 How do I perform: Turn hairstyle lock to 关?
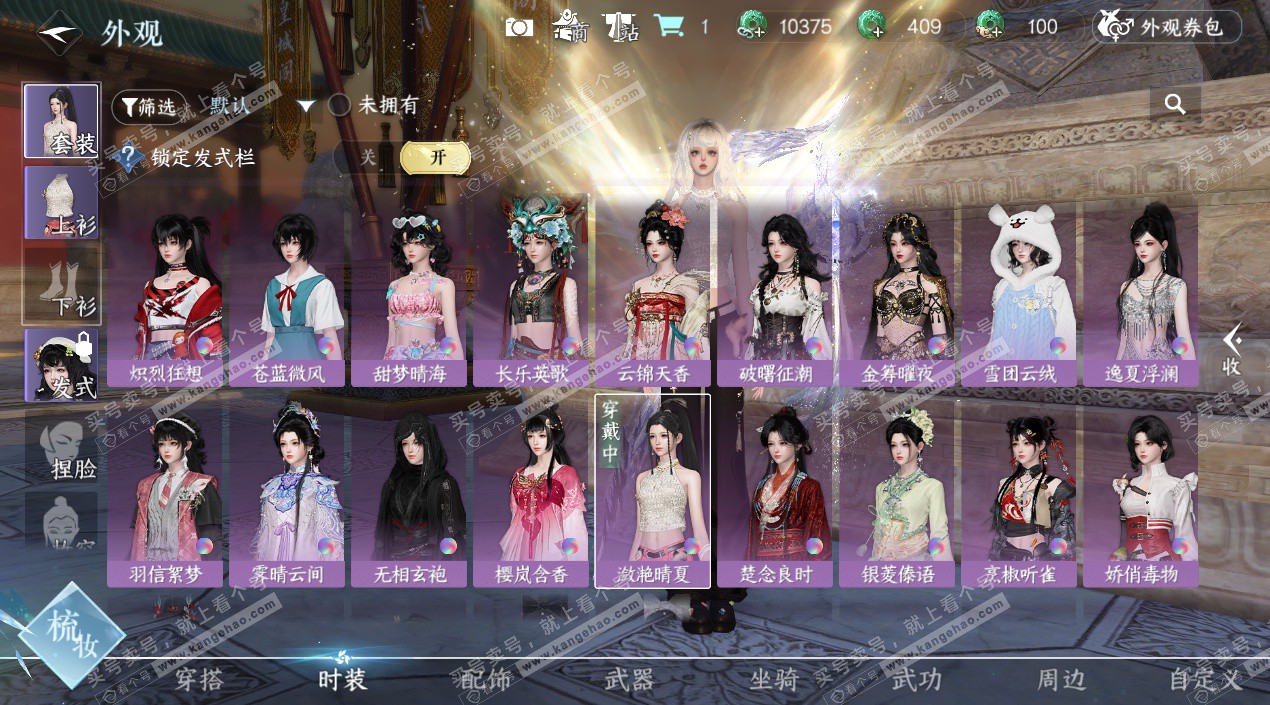[368, 157]
